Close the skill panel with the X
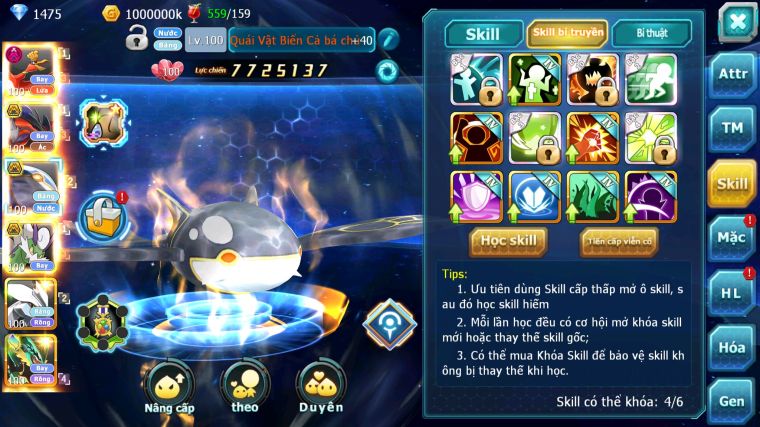Viewport: 760px width, 427px height. (x=737, y=21)
